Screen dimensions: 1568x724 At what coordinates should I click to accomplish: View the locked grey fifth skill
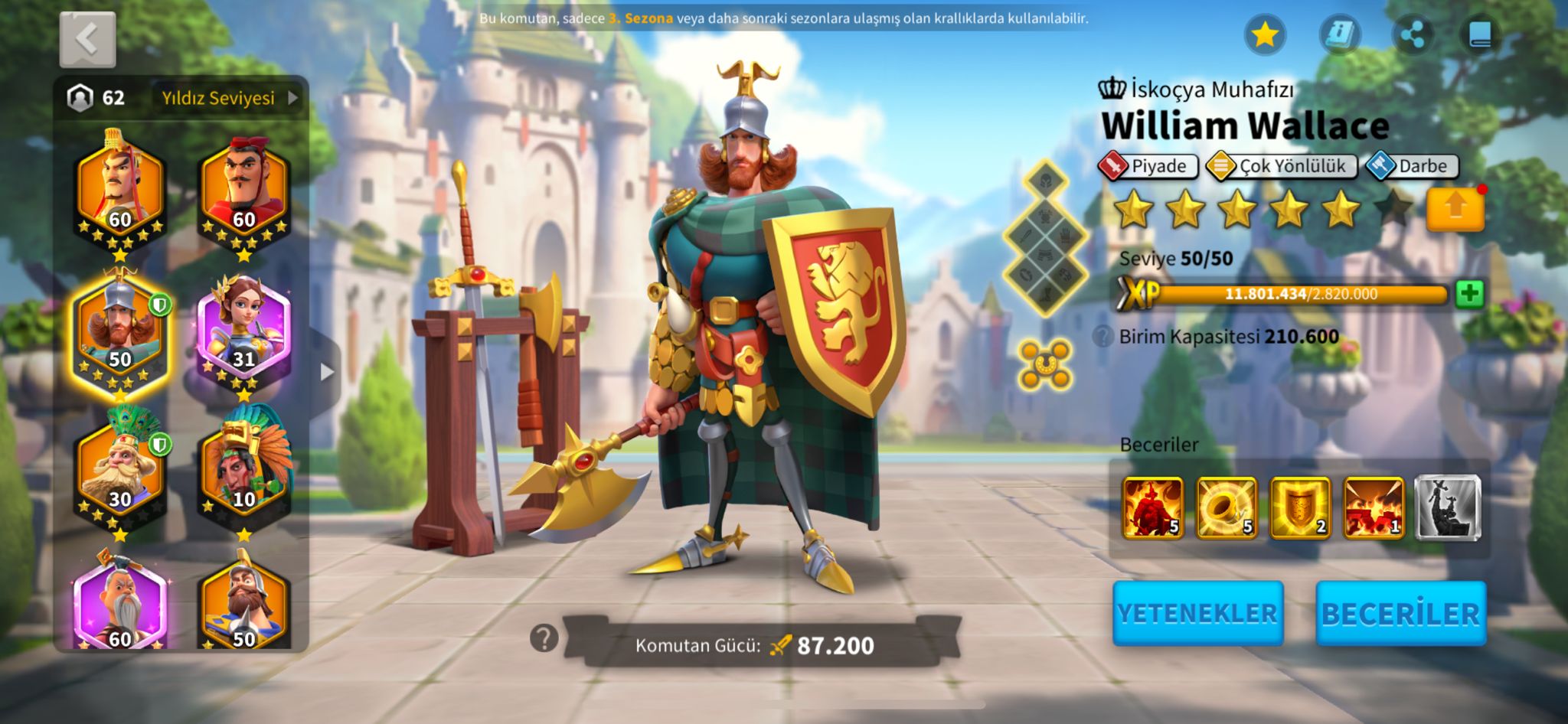pyautogui.click(x=1447, y=507)
